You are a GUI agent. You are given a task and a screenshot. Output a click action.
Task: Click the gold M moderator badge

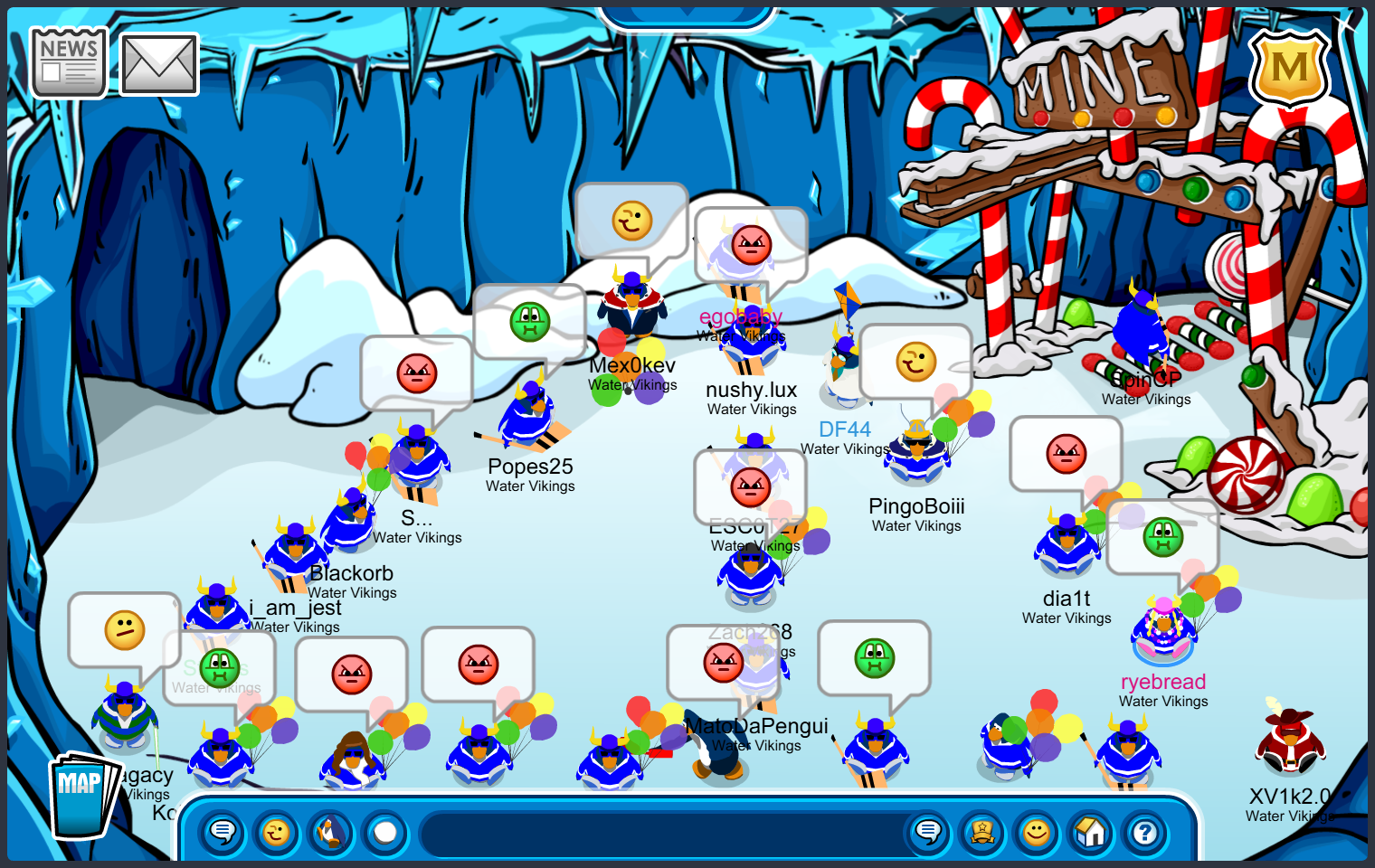pyautogui.click(x=1289, y=69)
